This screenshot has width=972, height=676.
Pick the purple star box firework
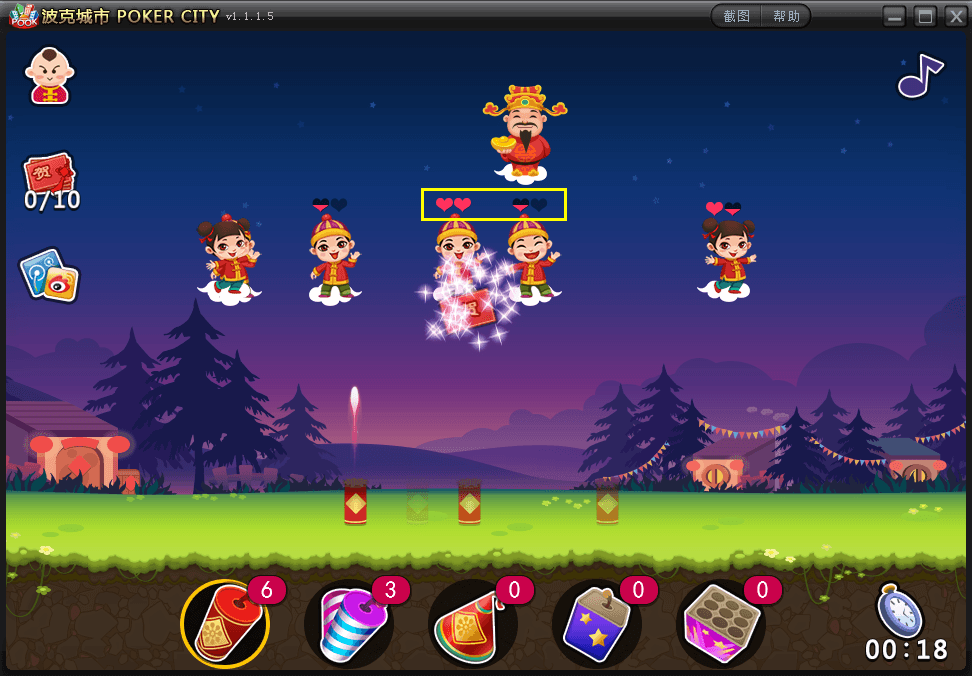(596, 624)
